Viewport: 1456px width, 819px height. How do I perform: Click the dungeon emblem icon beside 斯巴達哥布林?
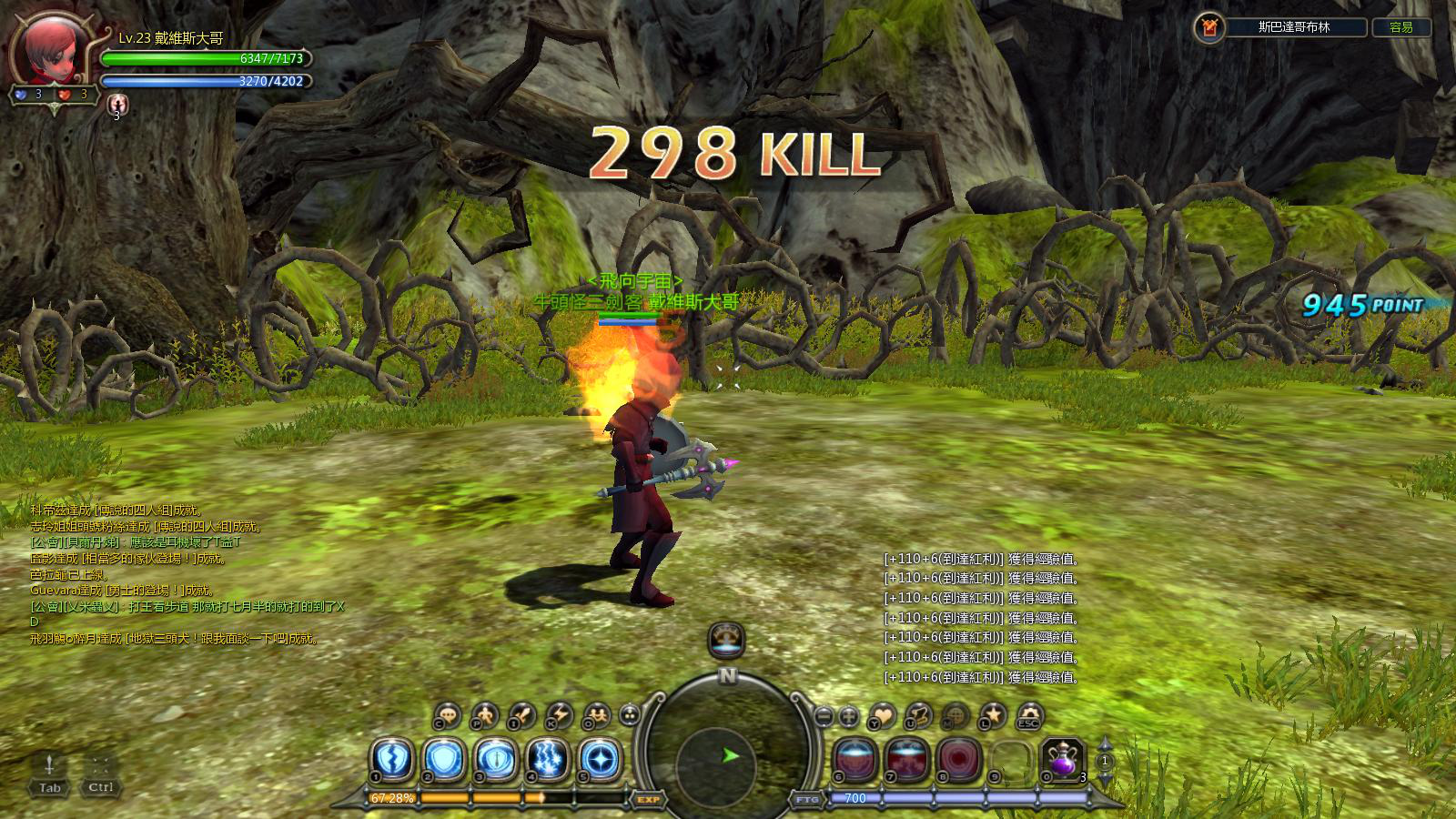click(1208, 27)
